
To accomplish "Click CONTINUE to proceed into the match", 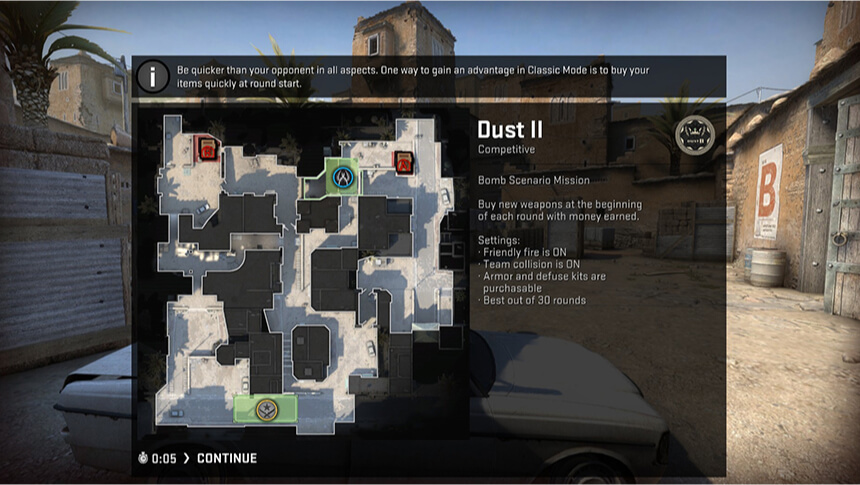I will (x=226, y=458).
